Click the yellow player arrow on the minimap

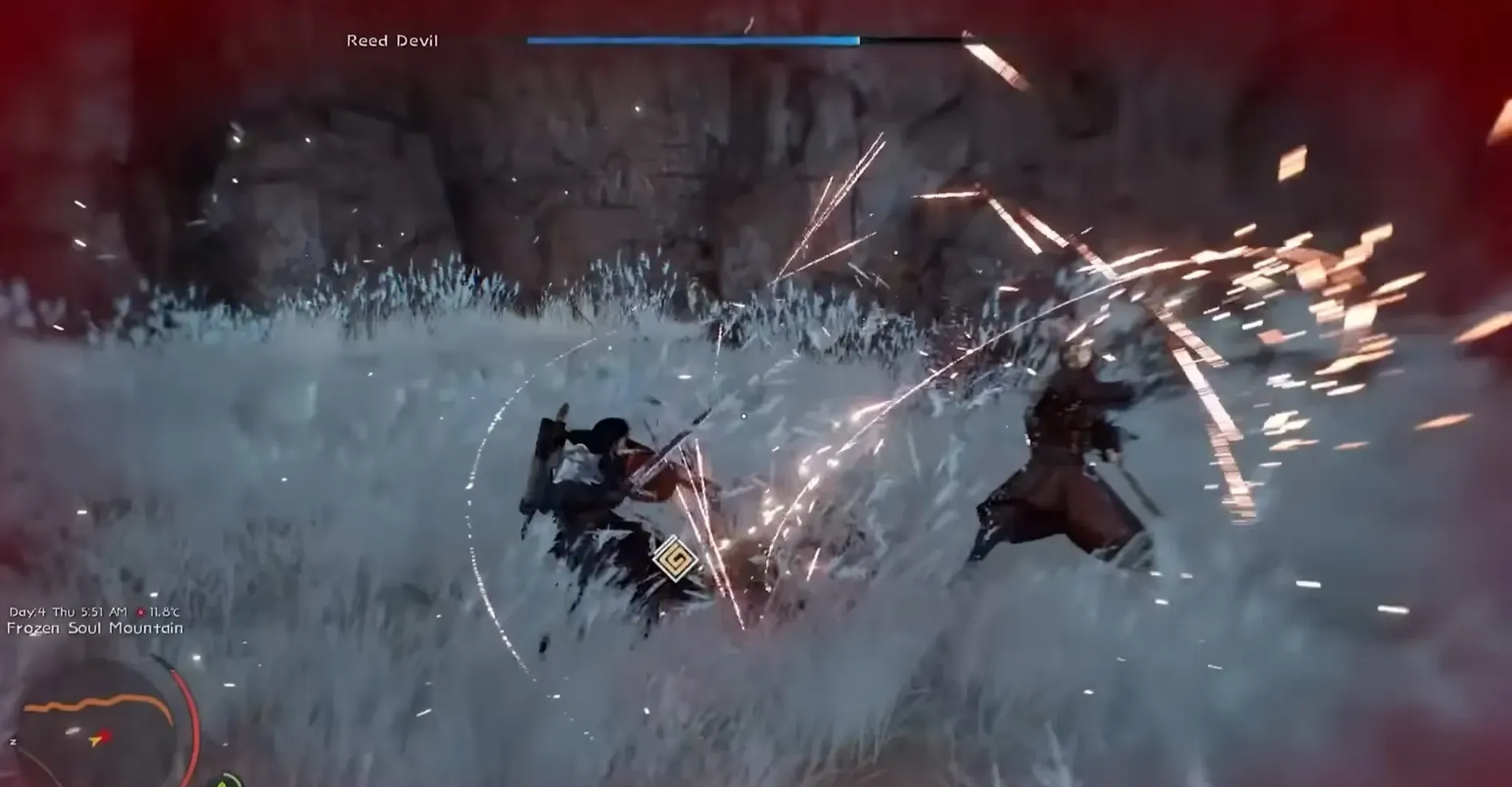pos(95,740)
